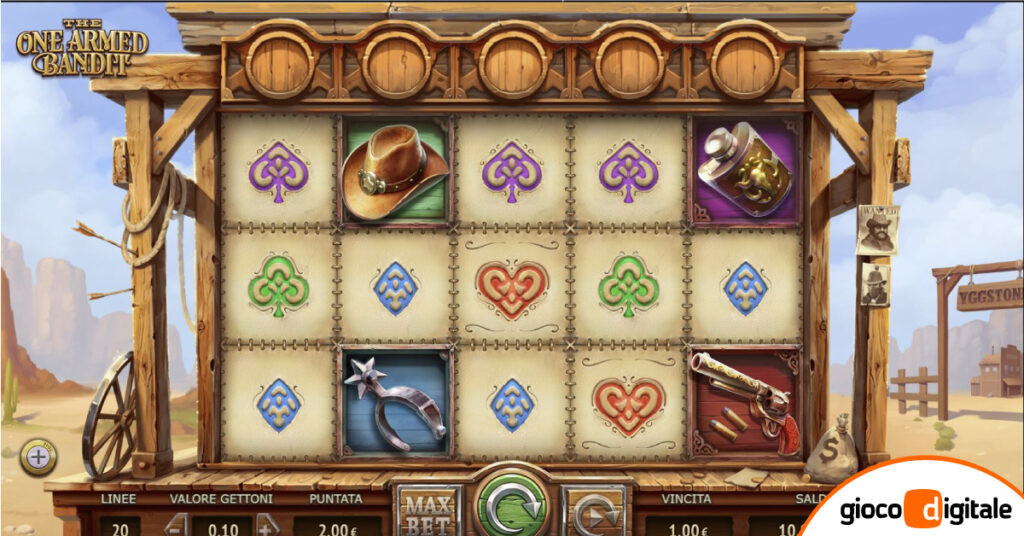Open the Gioco Digitale logo link
This screenshot has width=1024, height=536.
tap(925, 508)
